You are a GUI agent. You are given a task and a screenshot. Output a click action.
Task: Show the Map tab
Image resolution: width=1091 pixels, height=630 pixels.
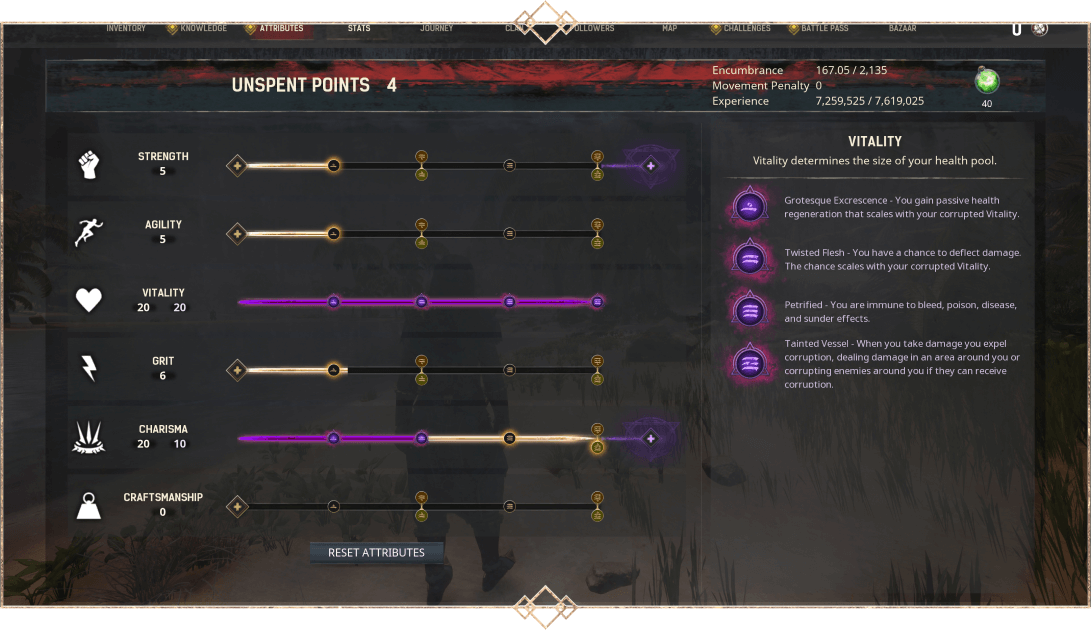[669, 28]
